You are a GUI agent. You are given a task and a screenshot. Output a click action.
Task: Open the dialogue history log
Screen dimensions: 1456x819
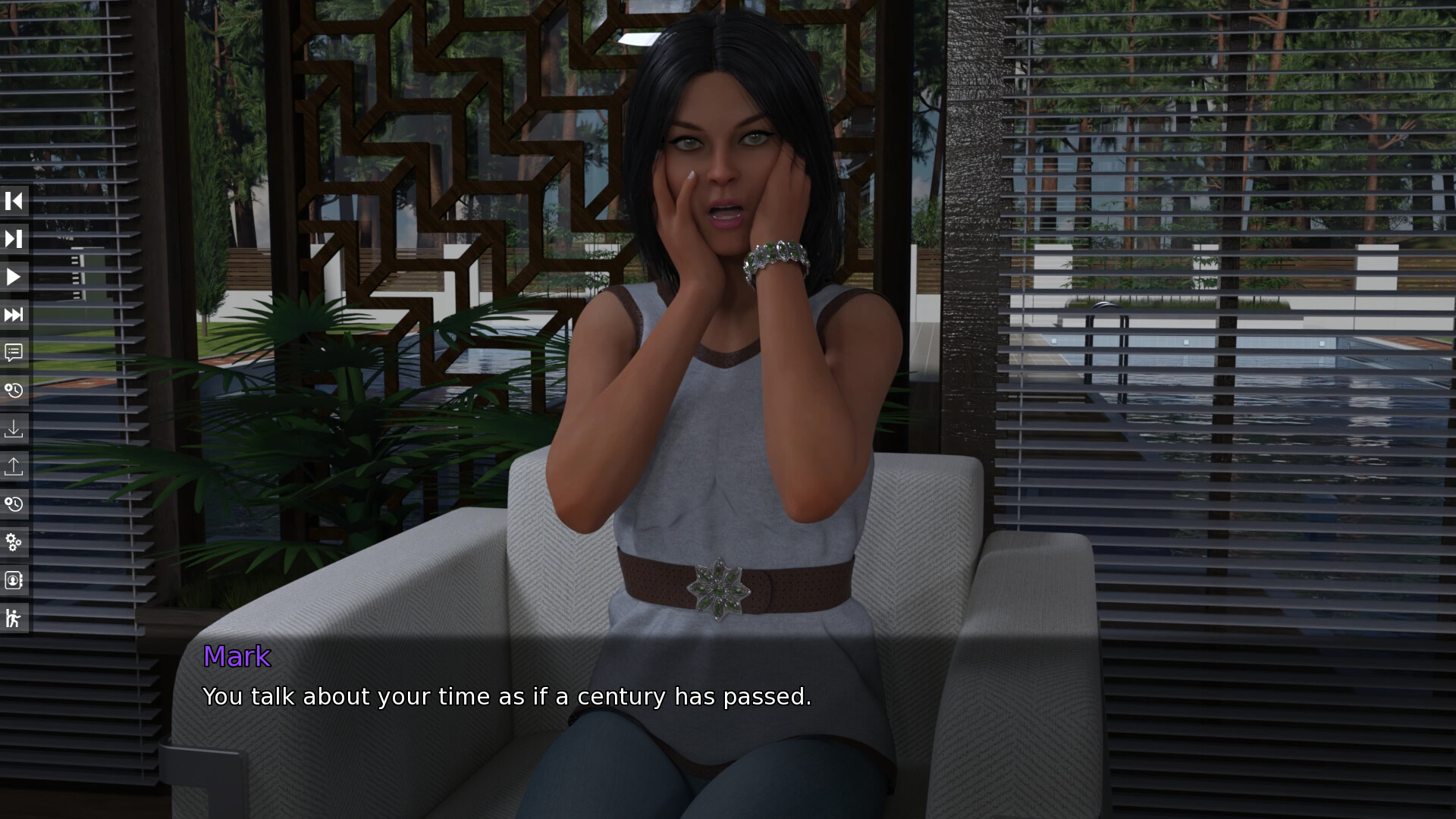click(x=14, y=353)
